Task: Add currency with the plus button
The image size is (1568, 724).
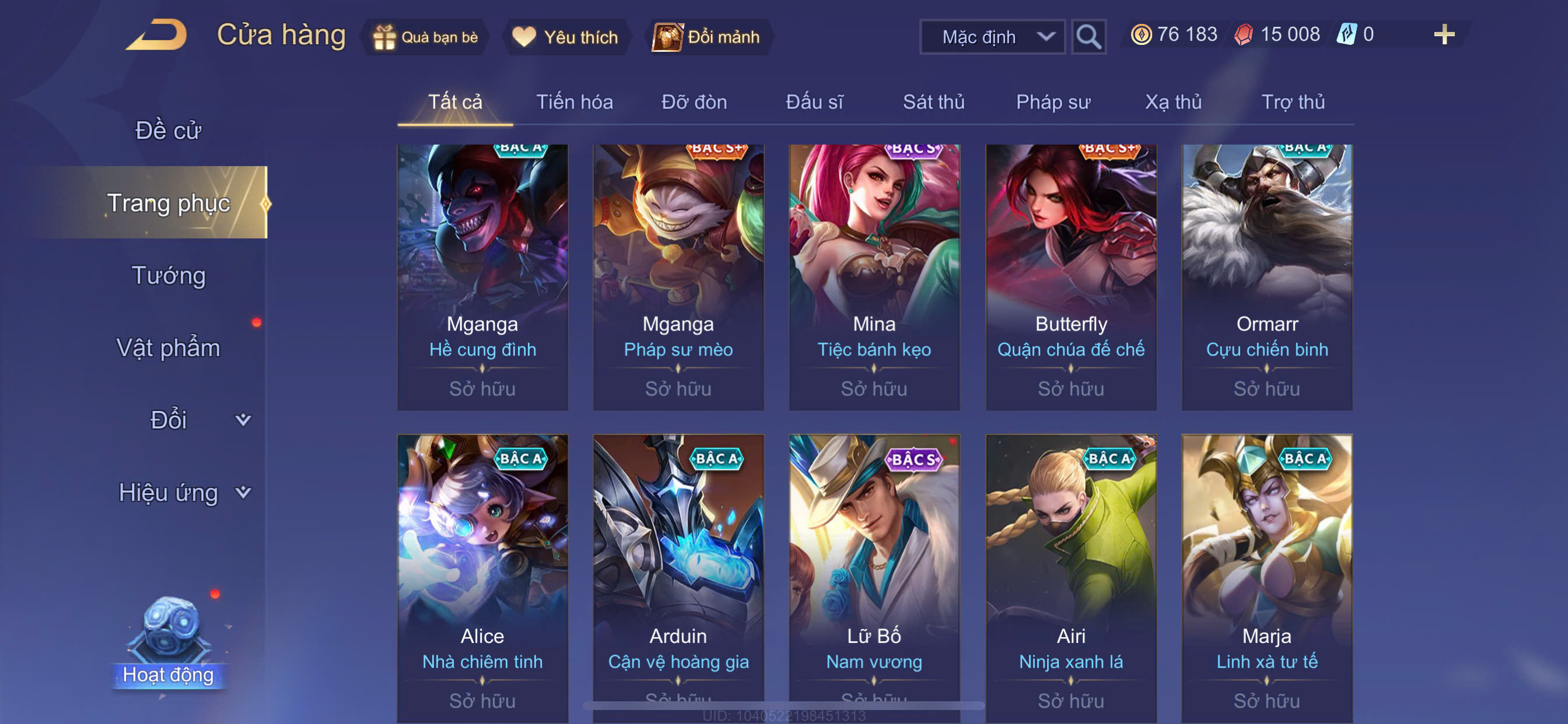Action: [1443, 34]
